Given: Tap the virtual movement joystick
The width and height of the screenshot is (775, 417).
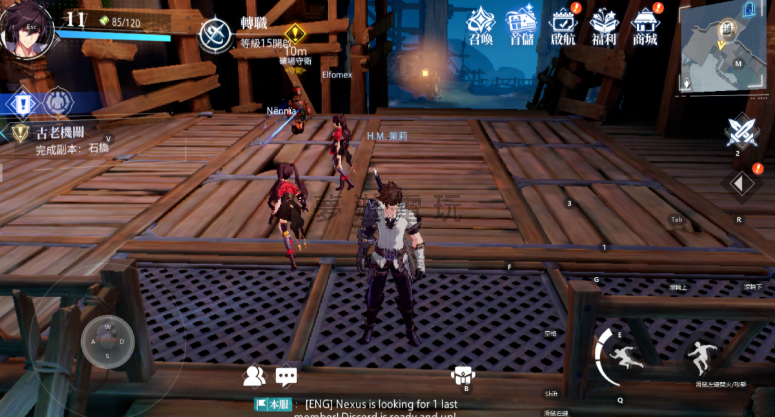Looking at the screenshot, I should [108, 341].
